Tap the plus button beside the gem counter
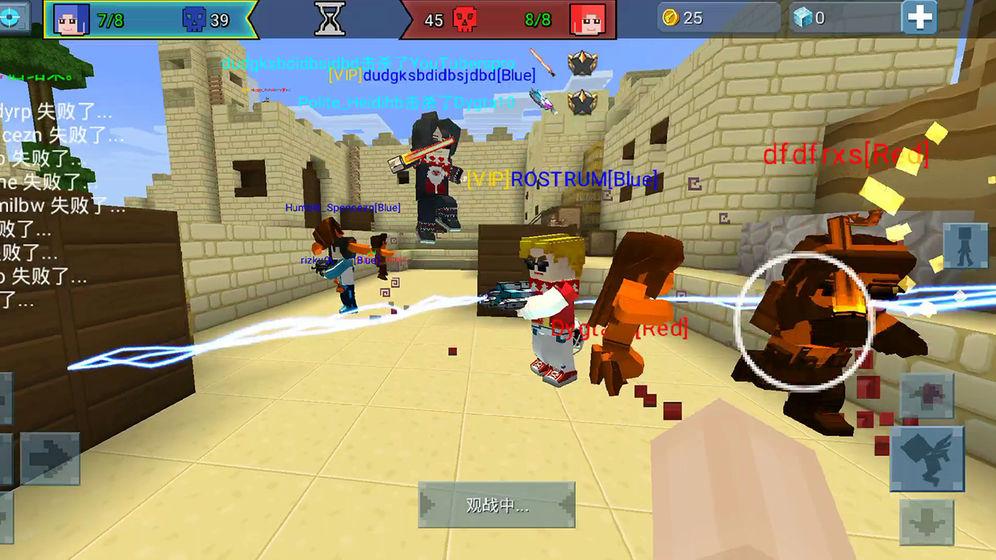996x560 pixels. point(919,17)
